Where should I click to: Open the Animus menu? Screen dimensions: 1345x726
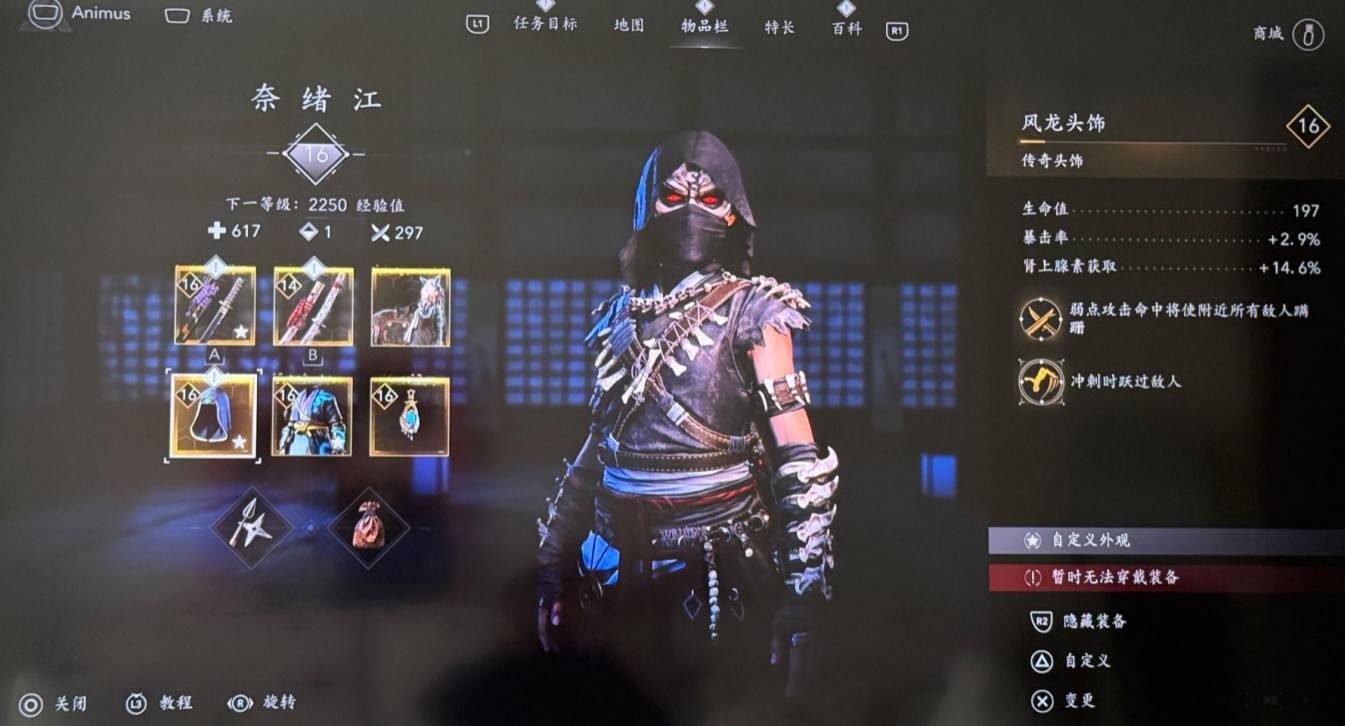(80, 14)
